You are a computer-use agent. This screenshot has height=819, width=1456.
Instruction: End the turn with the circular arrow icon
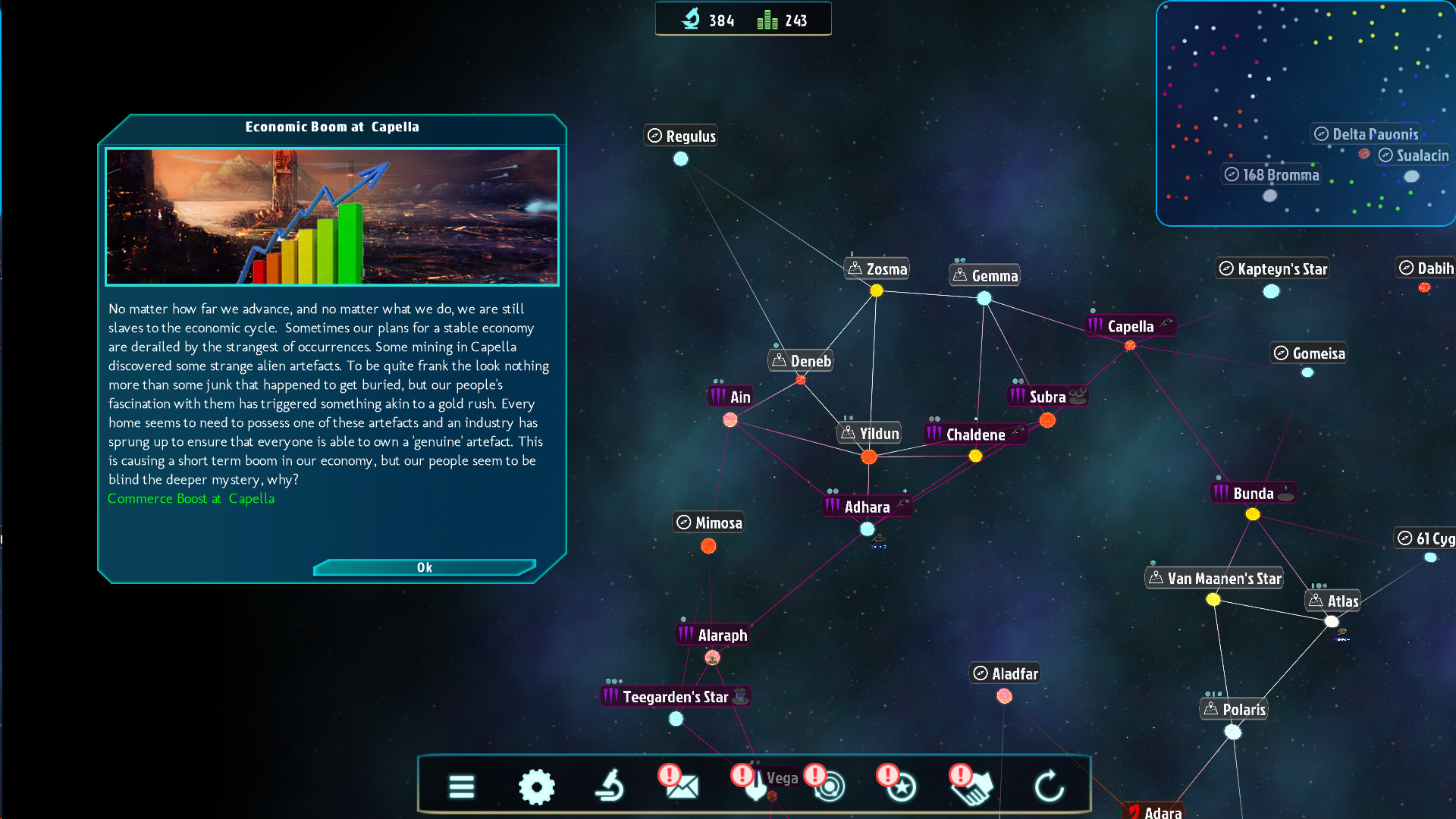[x=1050, y=786]
